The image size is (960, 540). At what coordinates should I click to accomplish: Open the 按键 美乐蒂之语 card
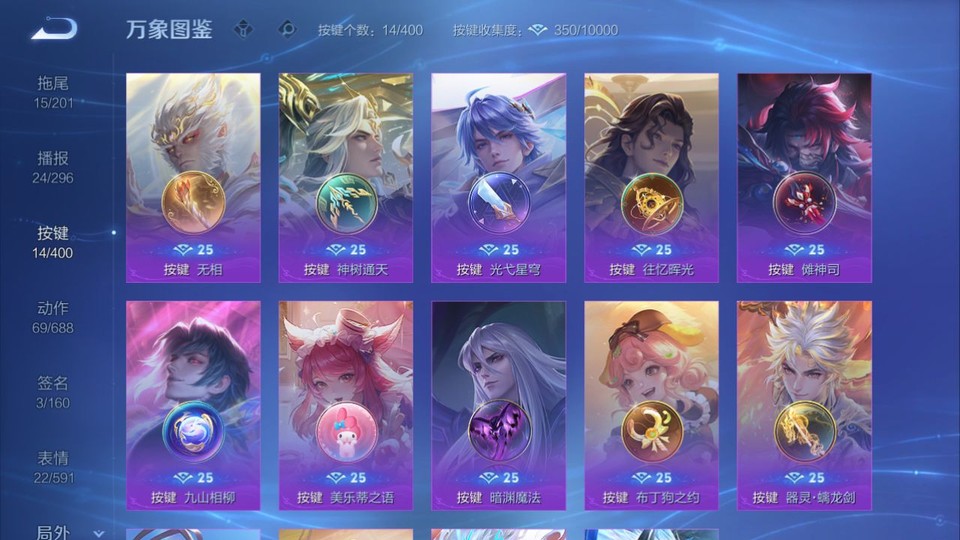point(346,405)
